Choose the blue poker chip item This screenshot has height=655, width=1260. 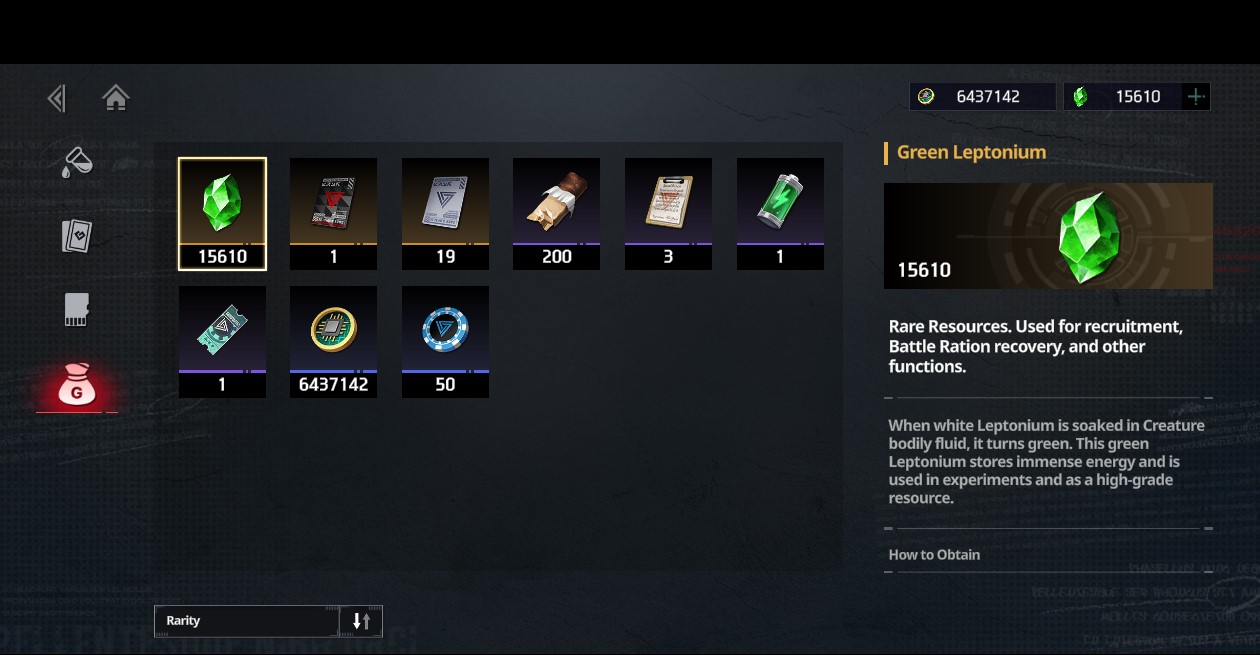(445, 341)
